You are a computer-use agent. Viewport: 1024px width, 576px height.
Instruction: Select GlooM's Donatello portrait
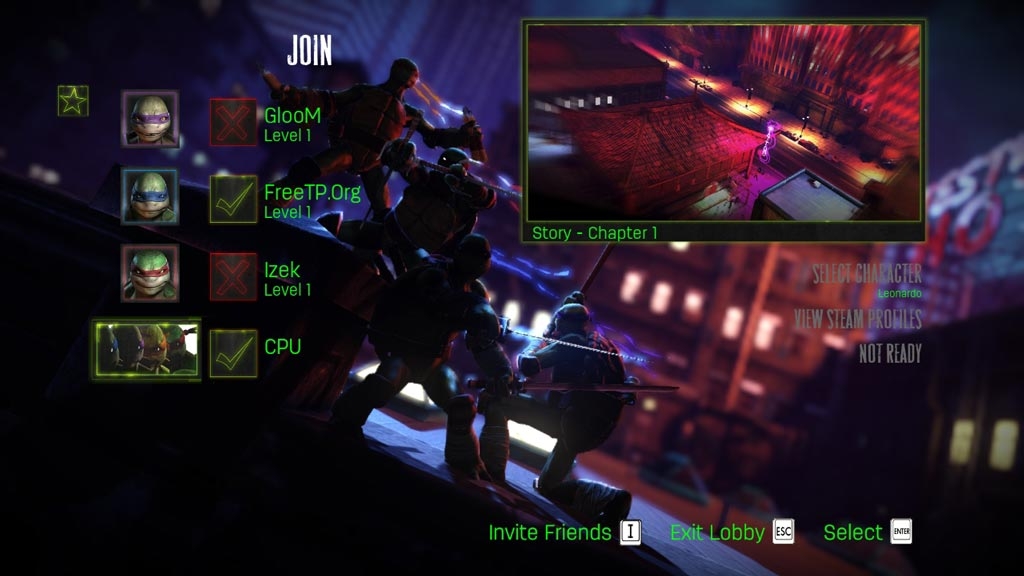[150, 119]
